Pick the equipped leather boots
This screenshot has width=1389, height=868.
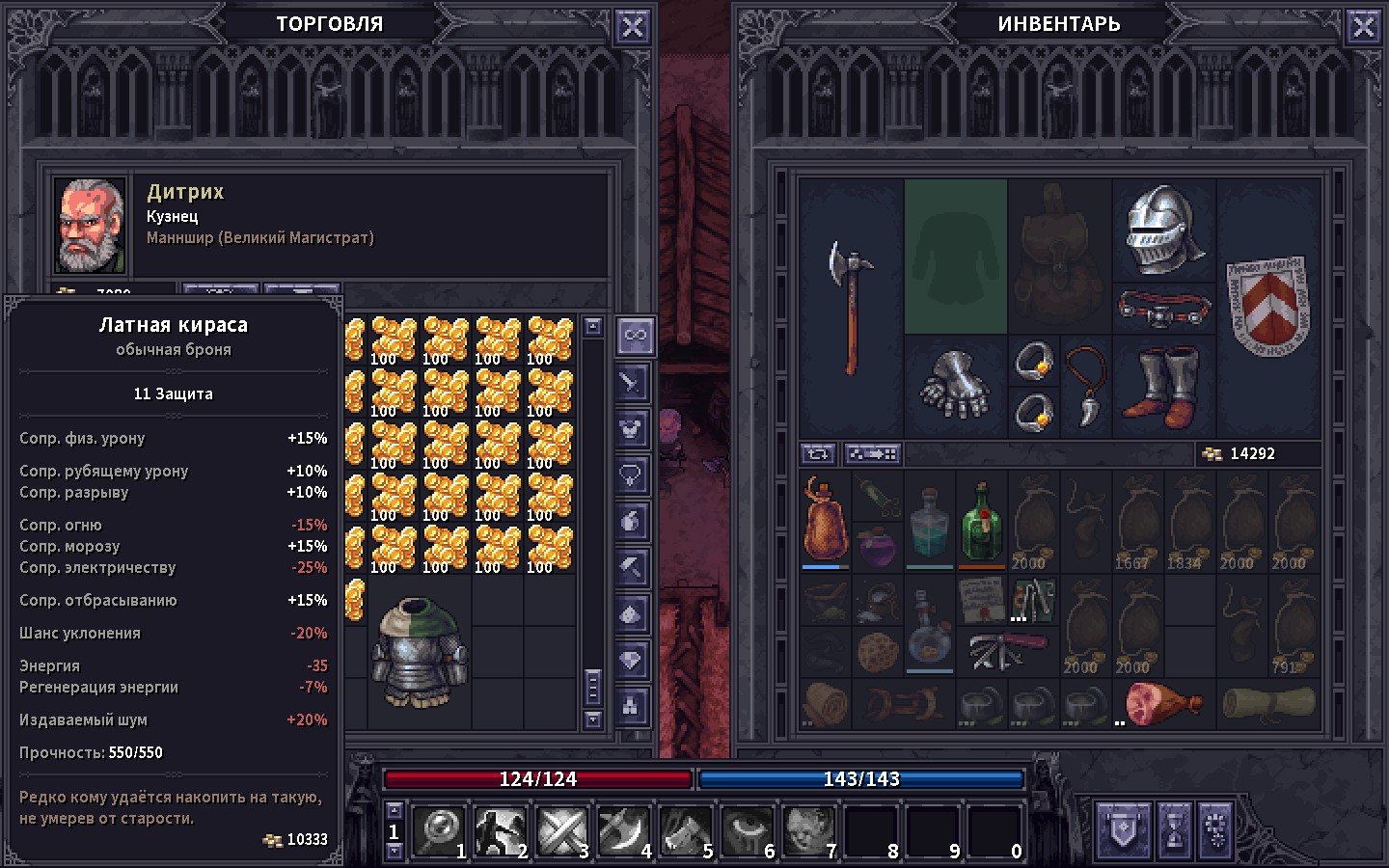click(1165, 388)
